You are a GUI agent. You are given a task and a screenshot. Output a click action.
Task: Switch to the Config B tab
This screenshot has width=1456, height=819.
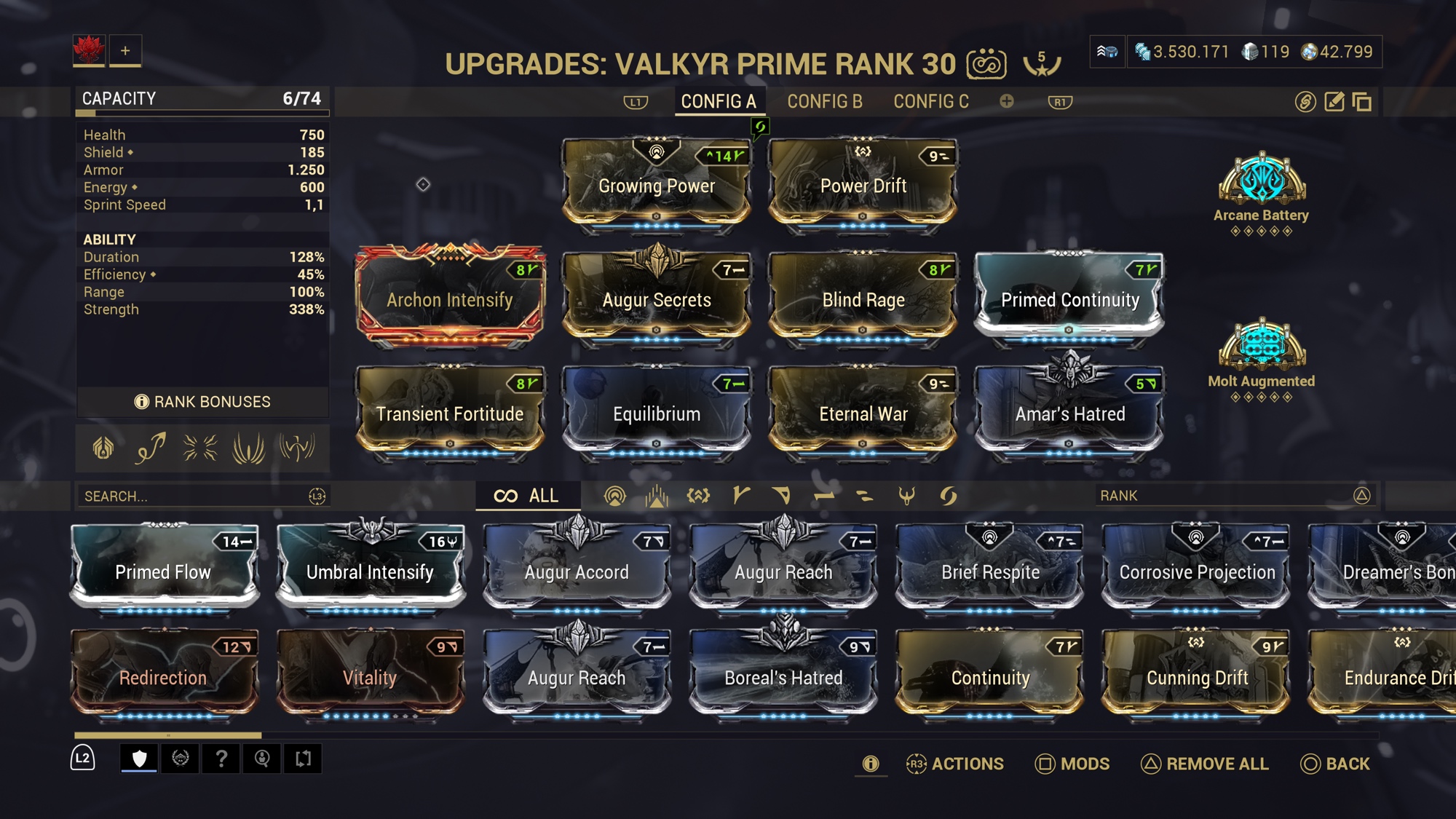click(x=824, y=102)
